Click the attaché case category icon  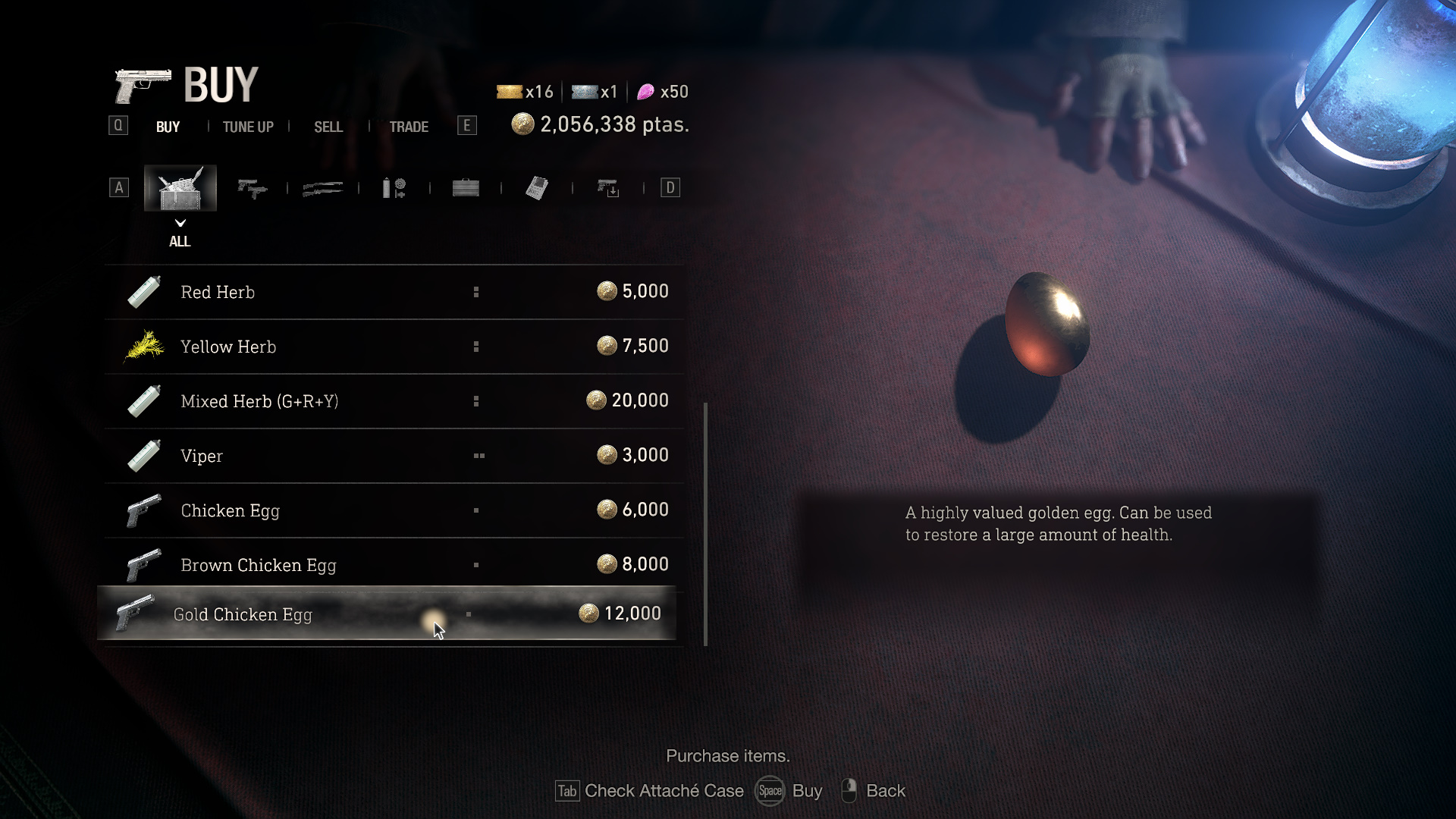(465, 187)
